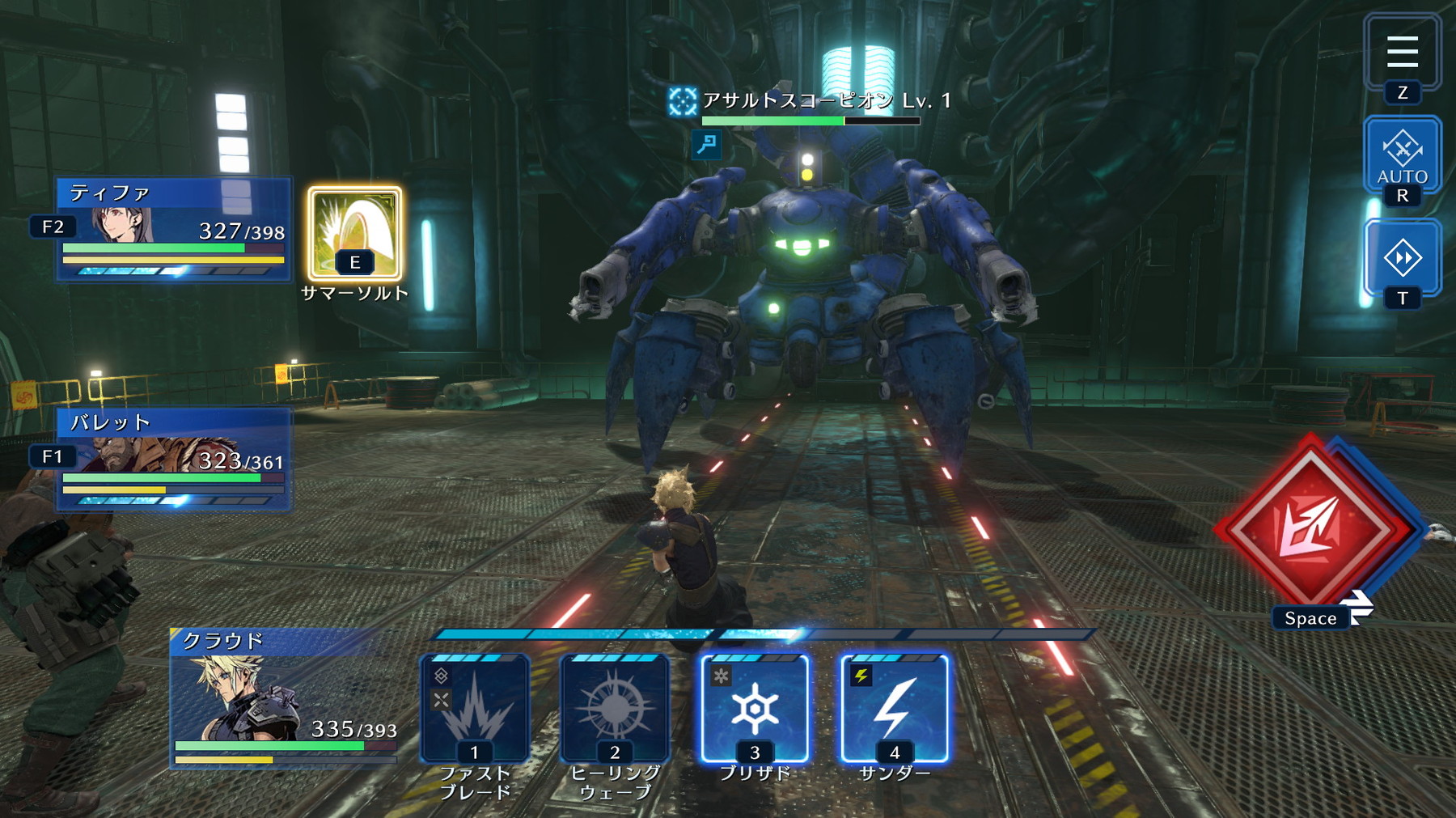1456x818 pixels.
Task: Activate the red diamond stance-switch button
Action: (1312, 528)
